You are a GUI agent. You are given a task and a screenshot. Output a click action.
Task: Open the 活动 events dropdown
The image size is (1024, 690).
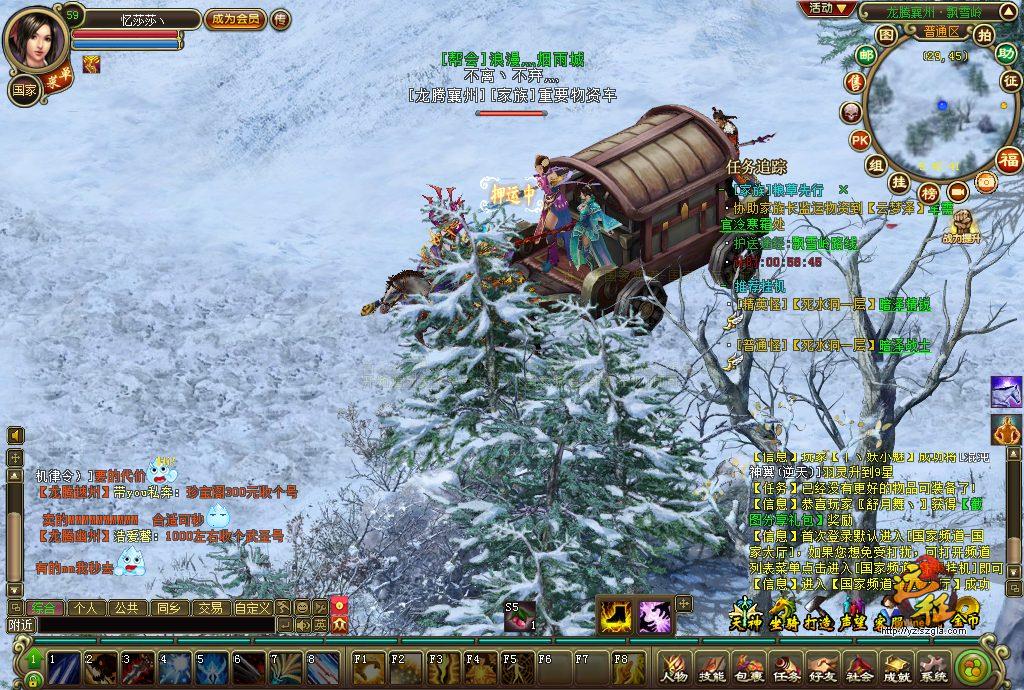click(827, 9)
